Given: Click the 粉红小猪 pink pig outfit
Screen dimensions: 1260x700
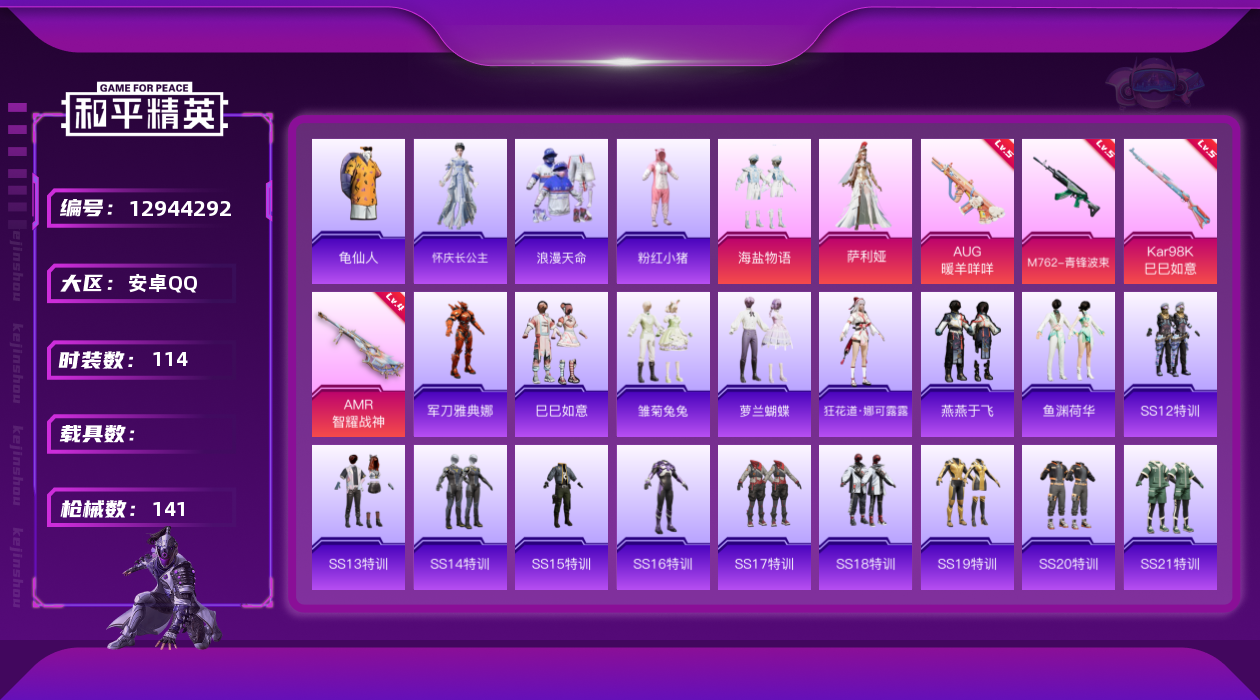Looking at the screenshot, I should 663,210.
